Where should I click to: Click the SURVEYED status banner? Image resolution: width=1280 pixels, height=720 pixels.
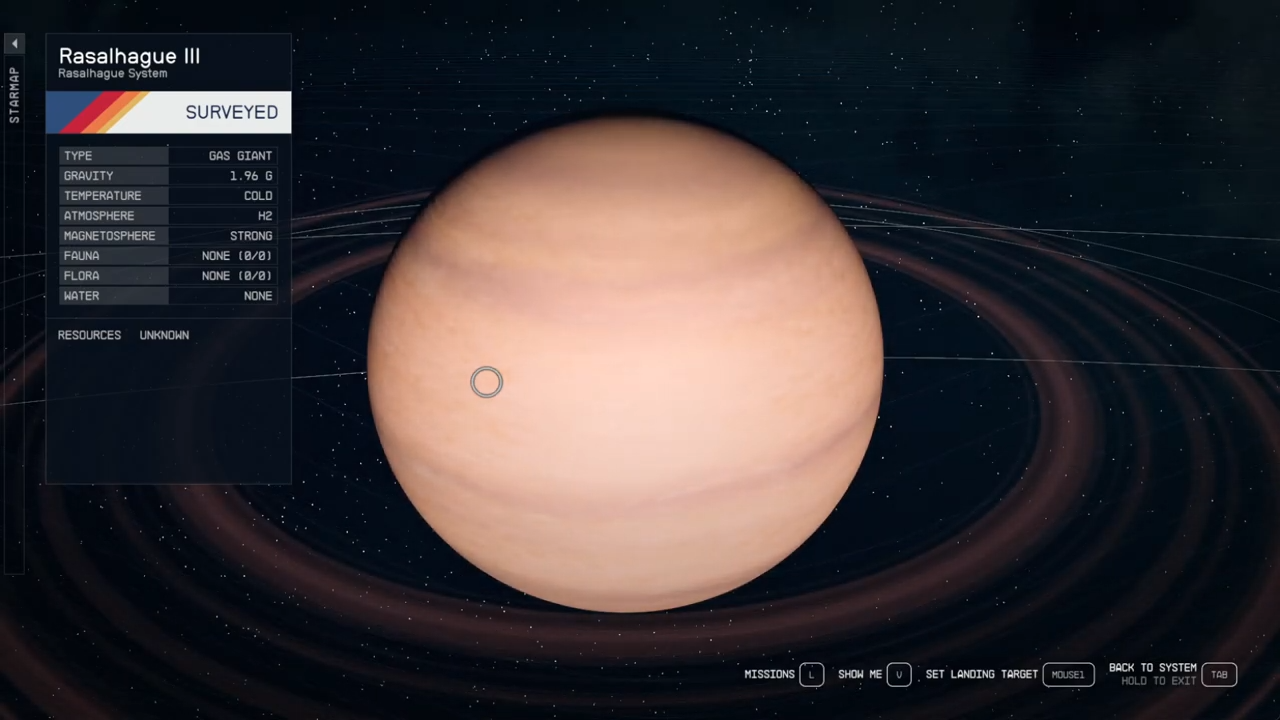pos(231,112)
